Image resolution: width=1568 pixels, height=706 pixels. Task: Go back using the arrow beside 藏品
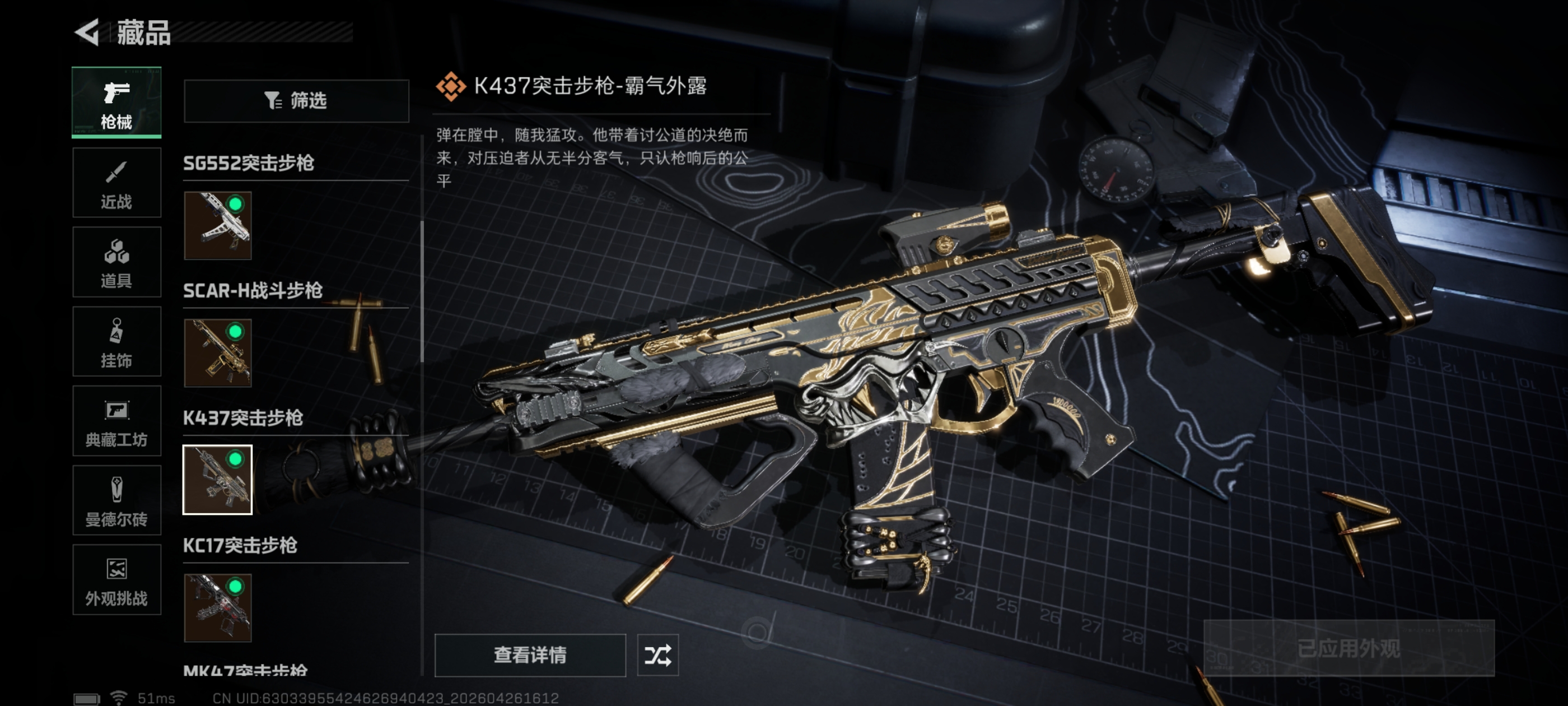pyautogui.click(x=88, y=32)
